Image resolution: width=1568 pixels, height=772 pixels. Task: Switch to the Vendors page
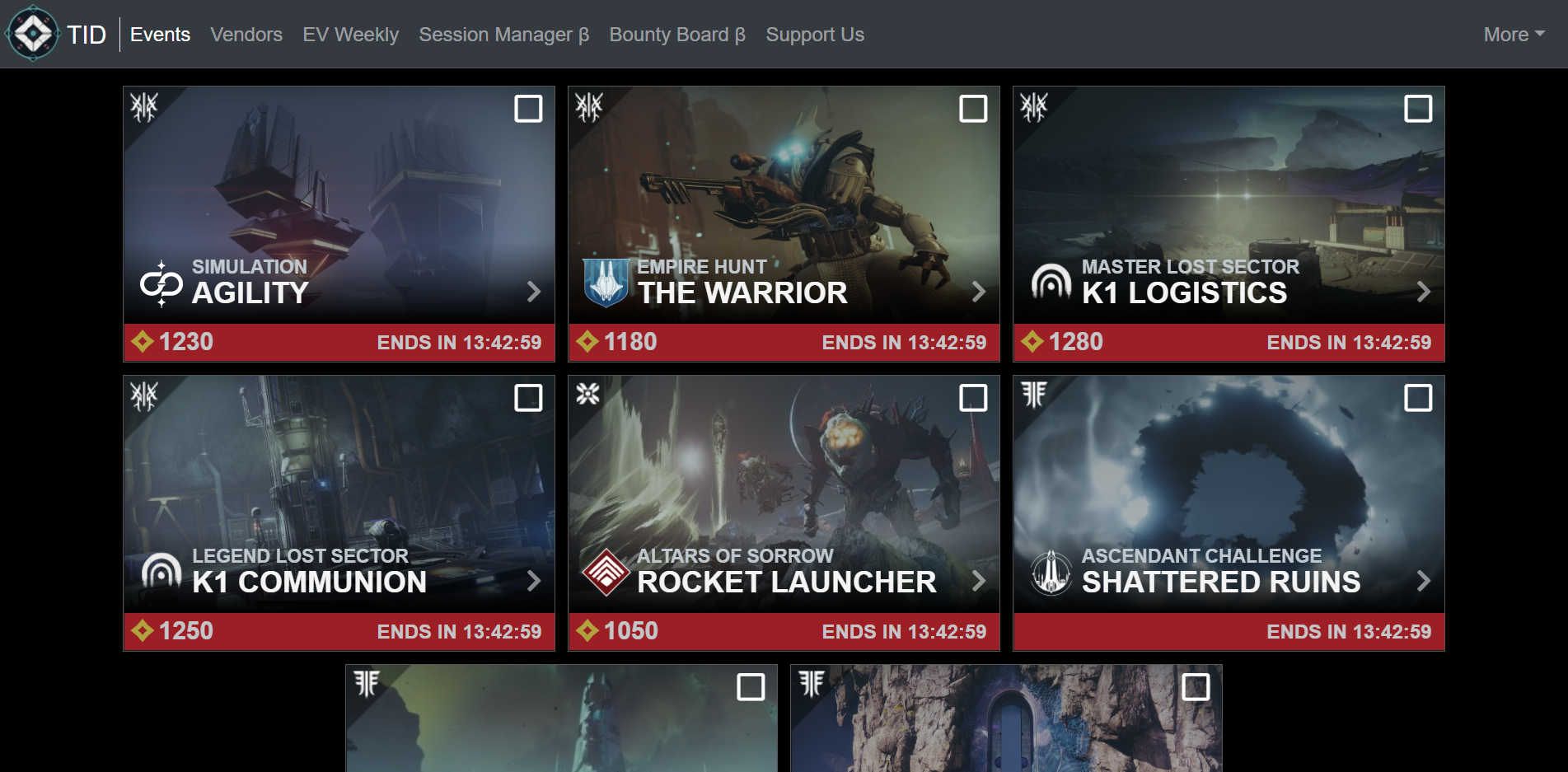[246, 35]
